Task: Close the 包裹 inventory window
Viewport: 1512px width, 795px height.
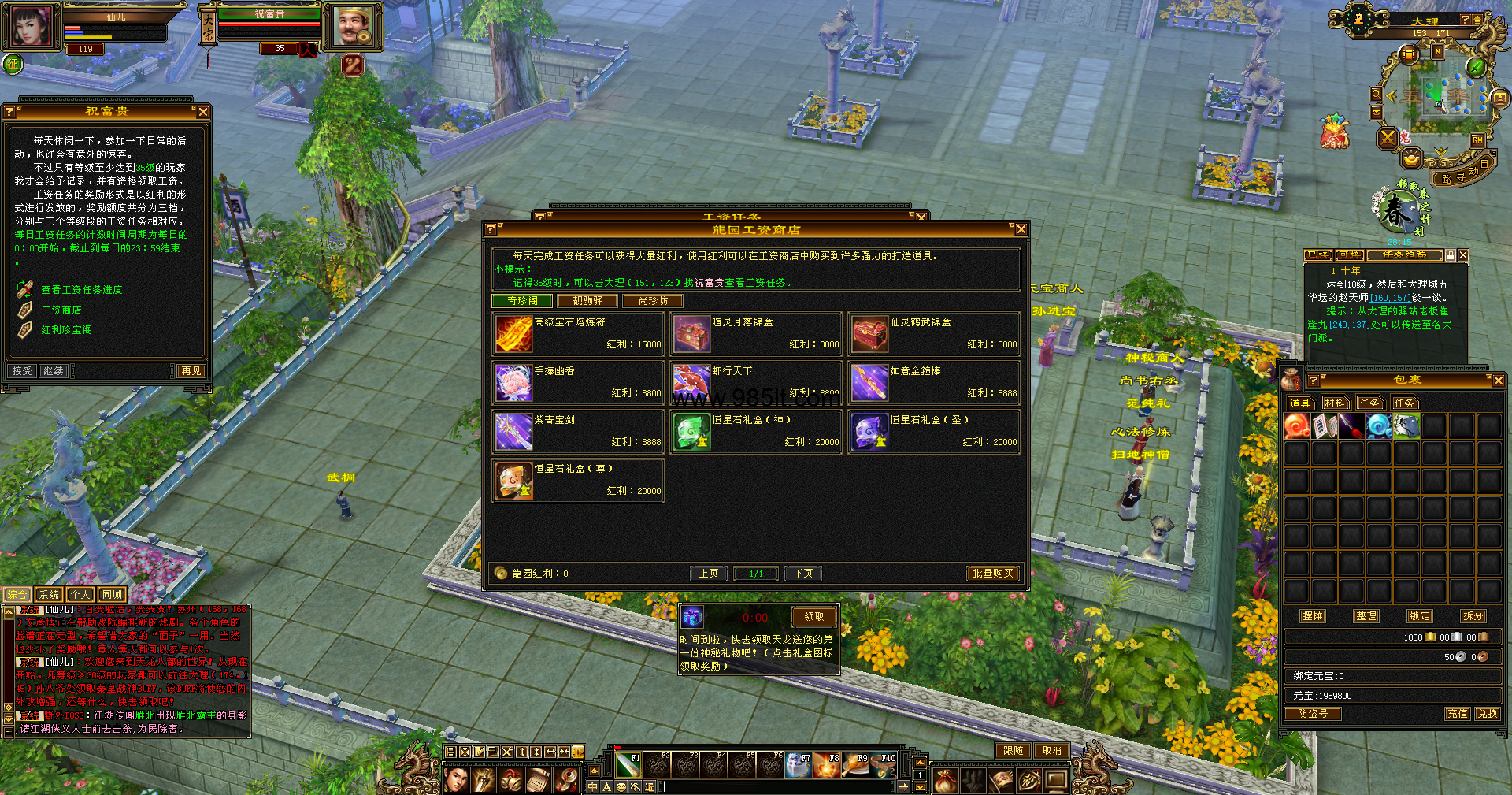Action: [1498, 381]
